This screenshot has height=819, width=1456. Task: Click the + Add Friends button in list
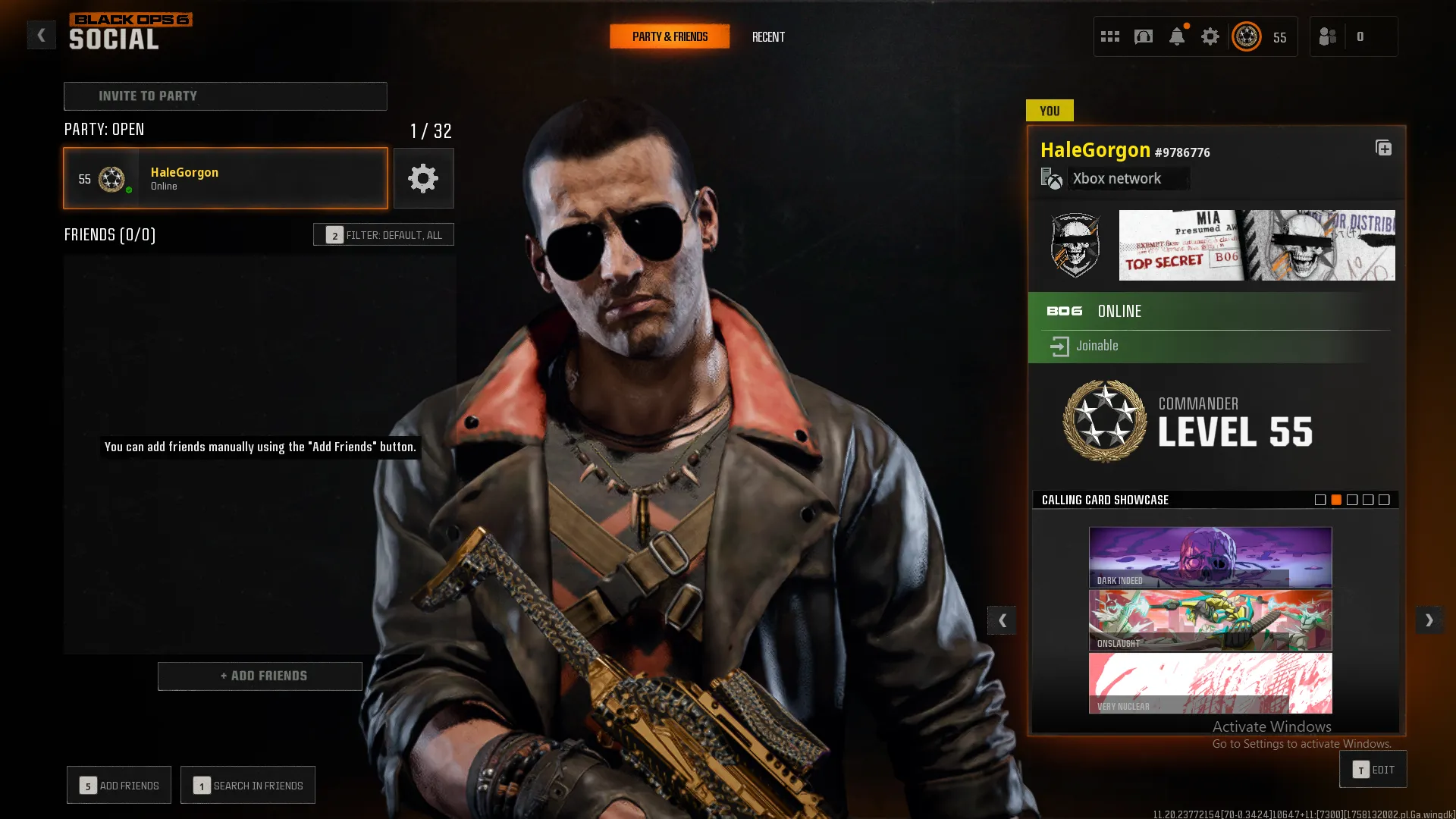click(259, 676)
